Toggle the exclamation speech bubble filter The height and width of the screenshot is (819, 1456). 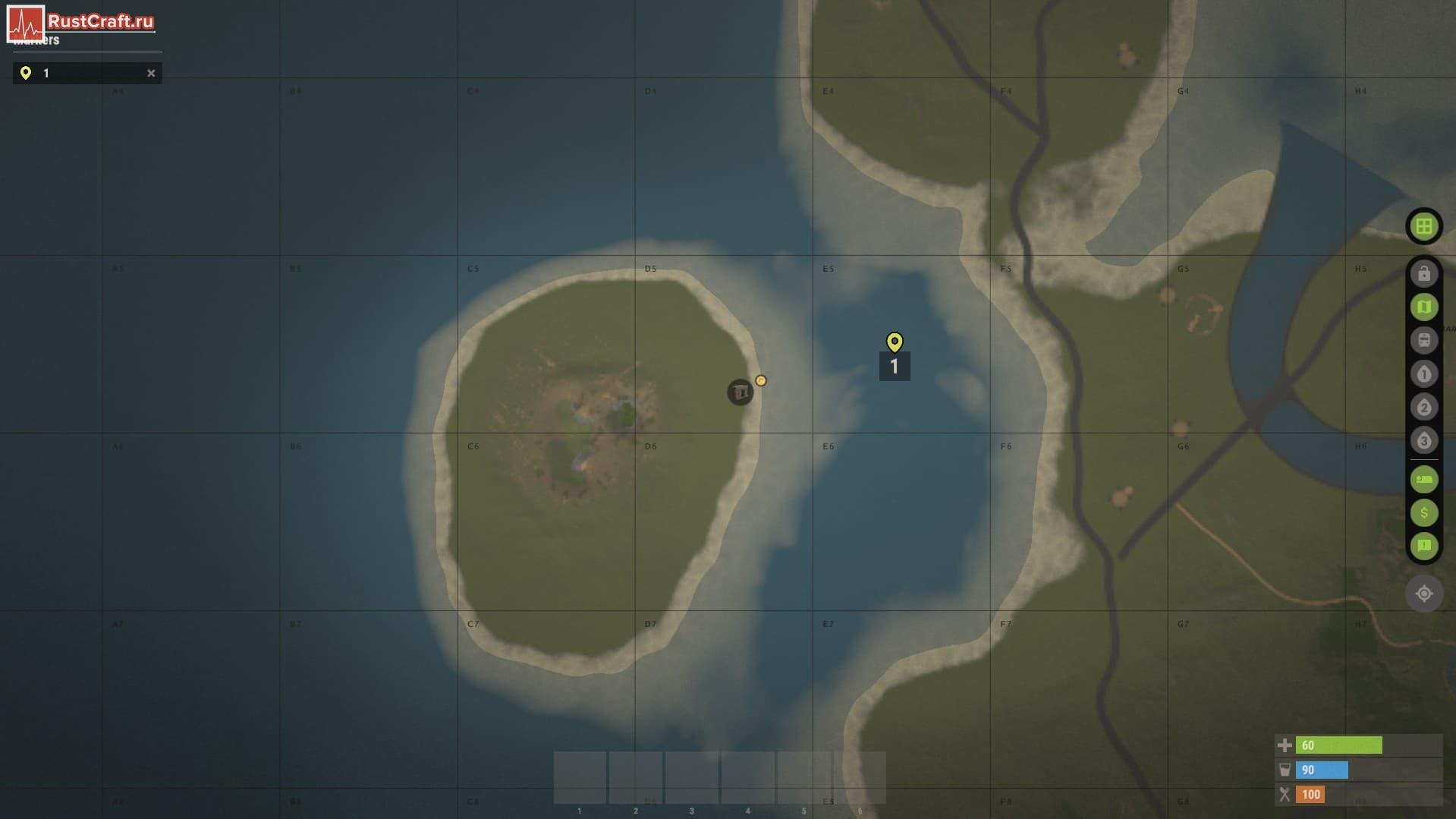(1423, 547)
